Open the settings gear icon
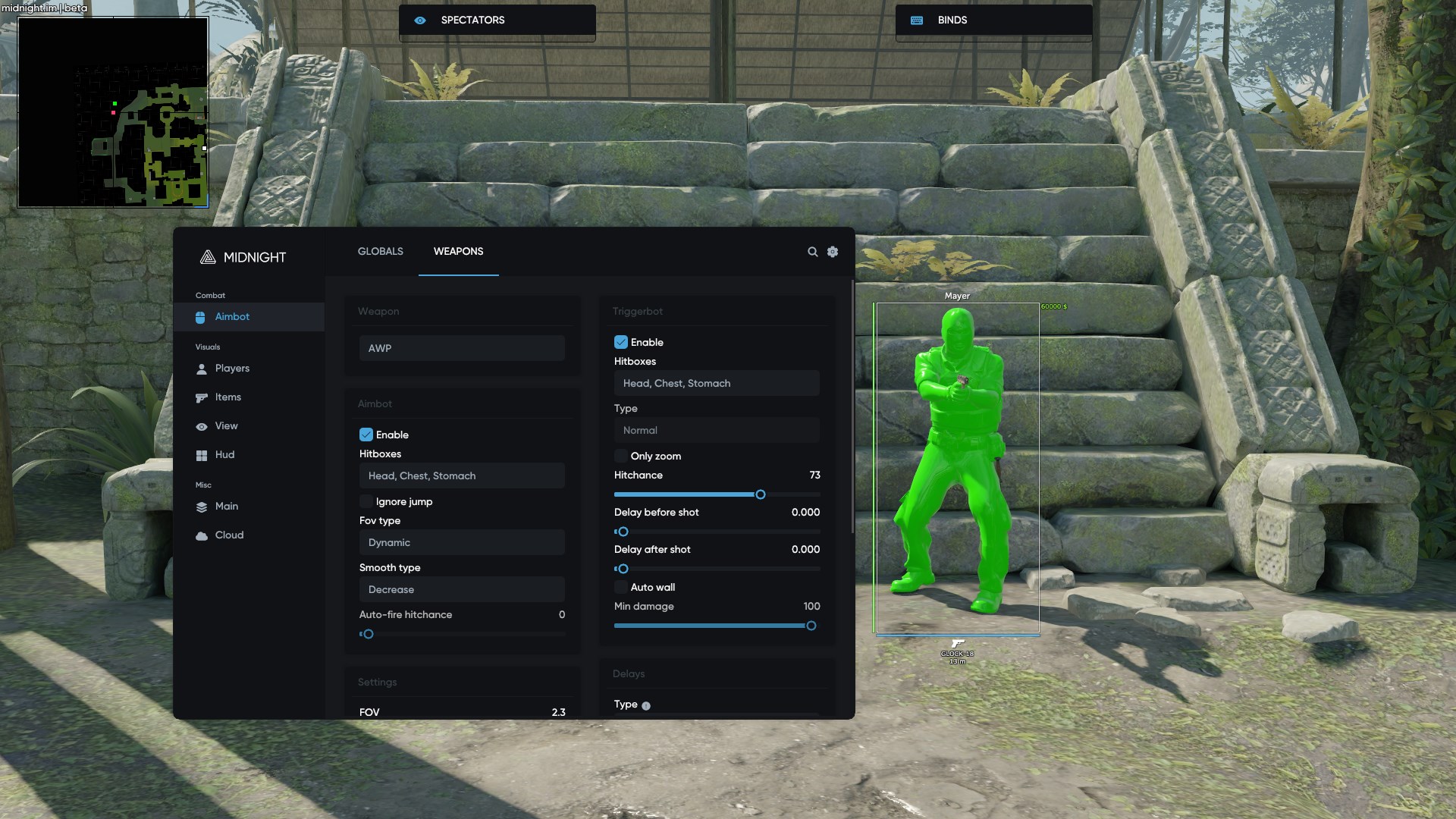The image size is (1456, 819). pyautogui.click(x=833, y=251)
